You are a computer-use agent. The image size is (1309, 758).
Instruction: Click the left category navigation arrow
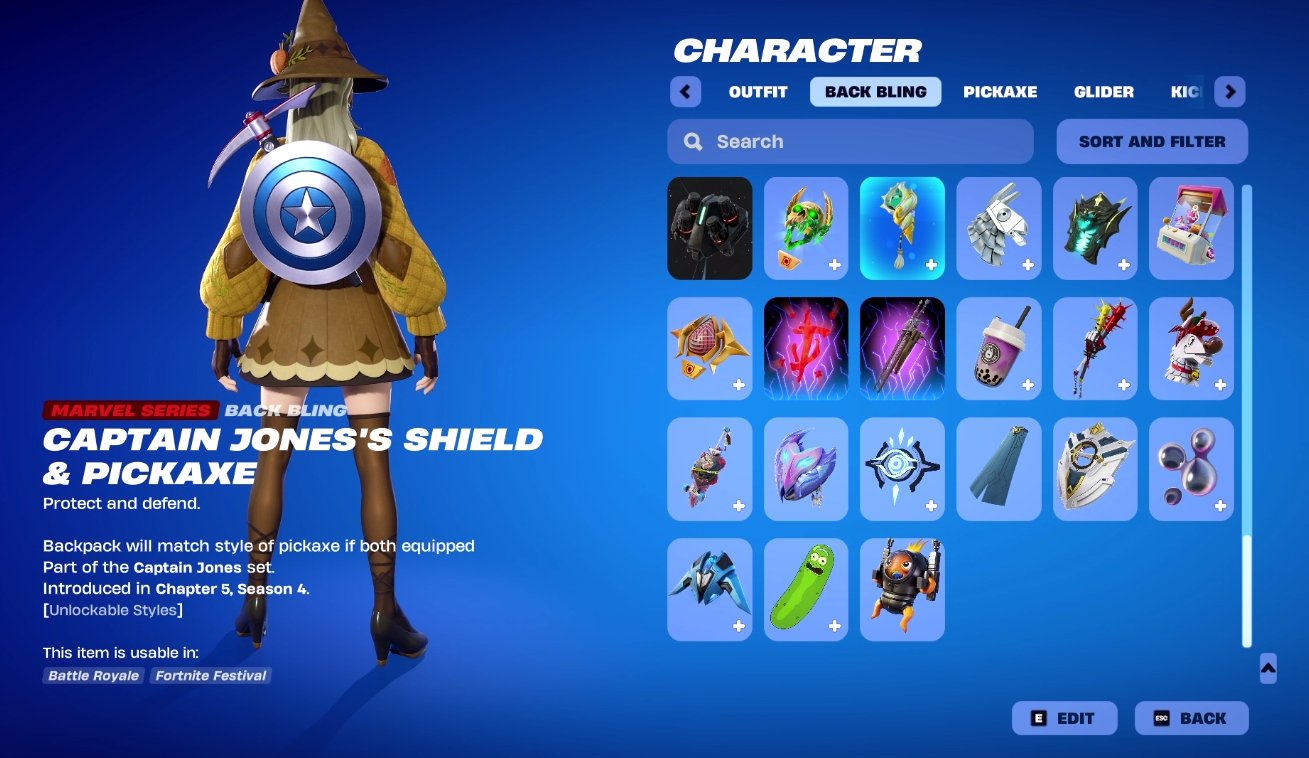pyautogui.click(x=685, y=91)
